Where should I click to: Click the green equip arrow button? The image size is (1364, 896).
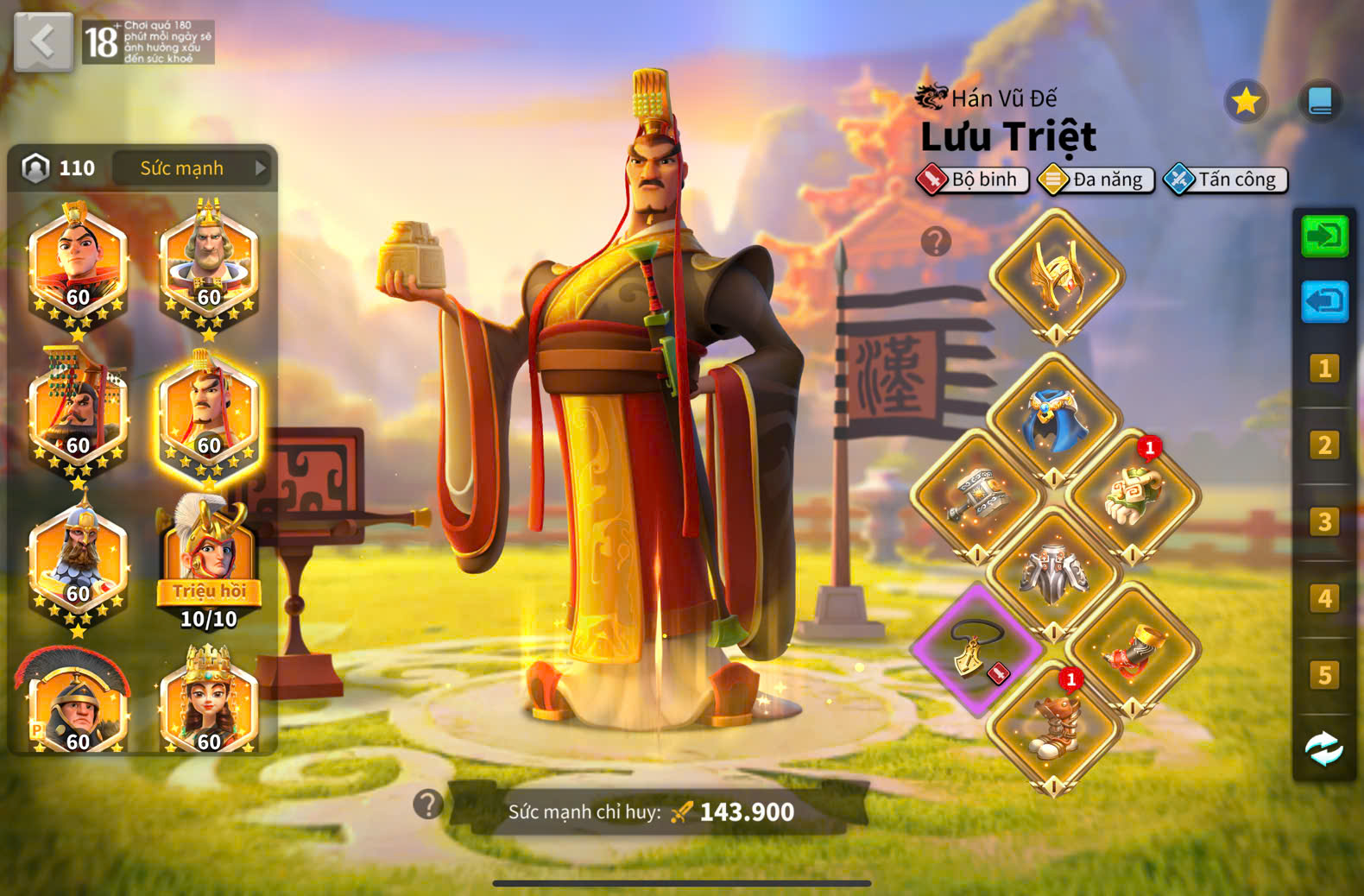coord(1324,236)
